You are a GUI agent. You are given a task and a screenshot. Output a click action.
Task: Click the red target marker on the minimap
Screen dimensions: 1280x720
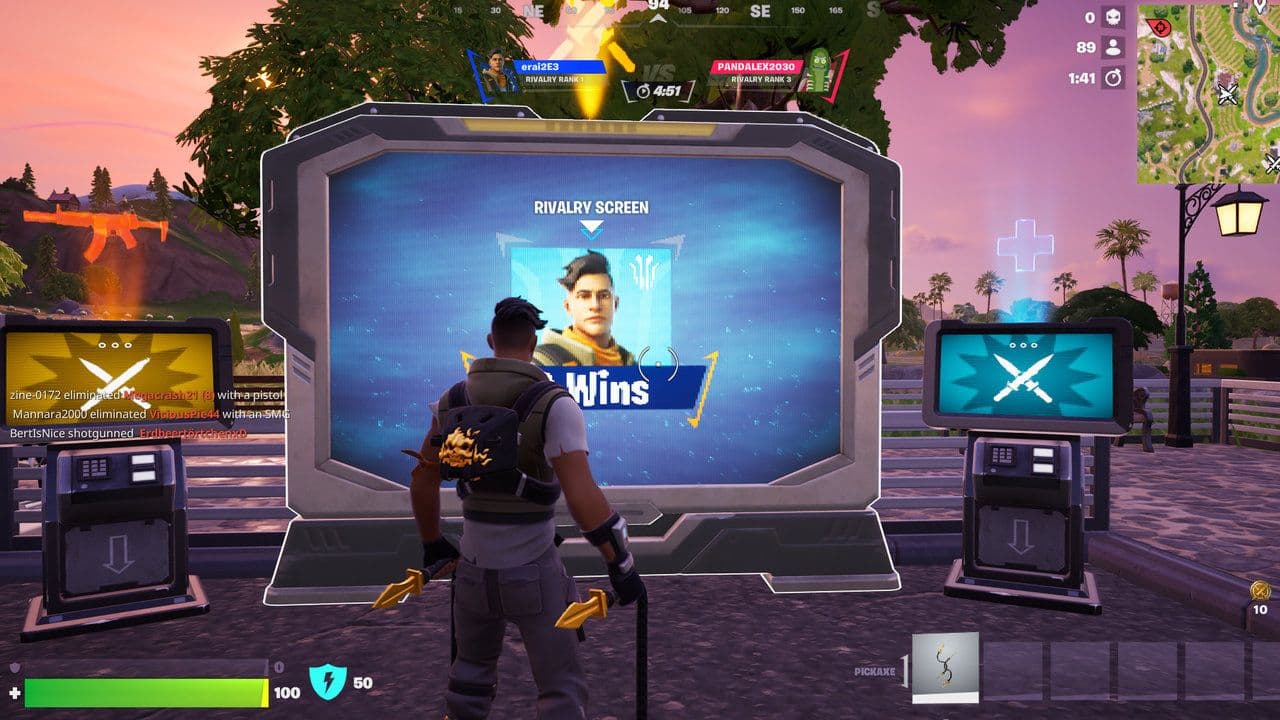1163,28
